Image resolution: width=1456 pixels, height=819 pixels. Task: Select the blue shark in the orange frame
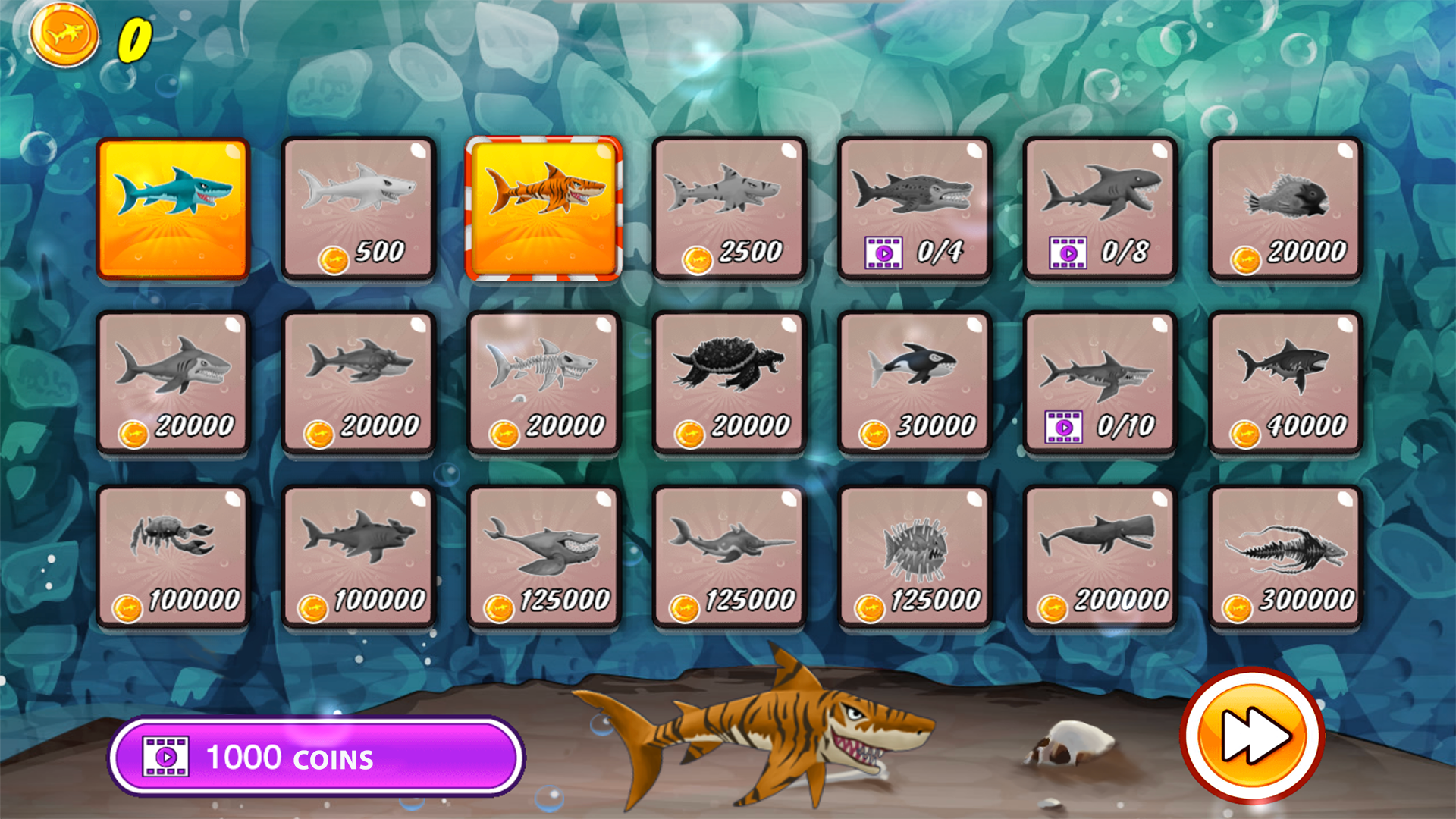[174, 209]
